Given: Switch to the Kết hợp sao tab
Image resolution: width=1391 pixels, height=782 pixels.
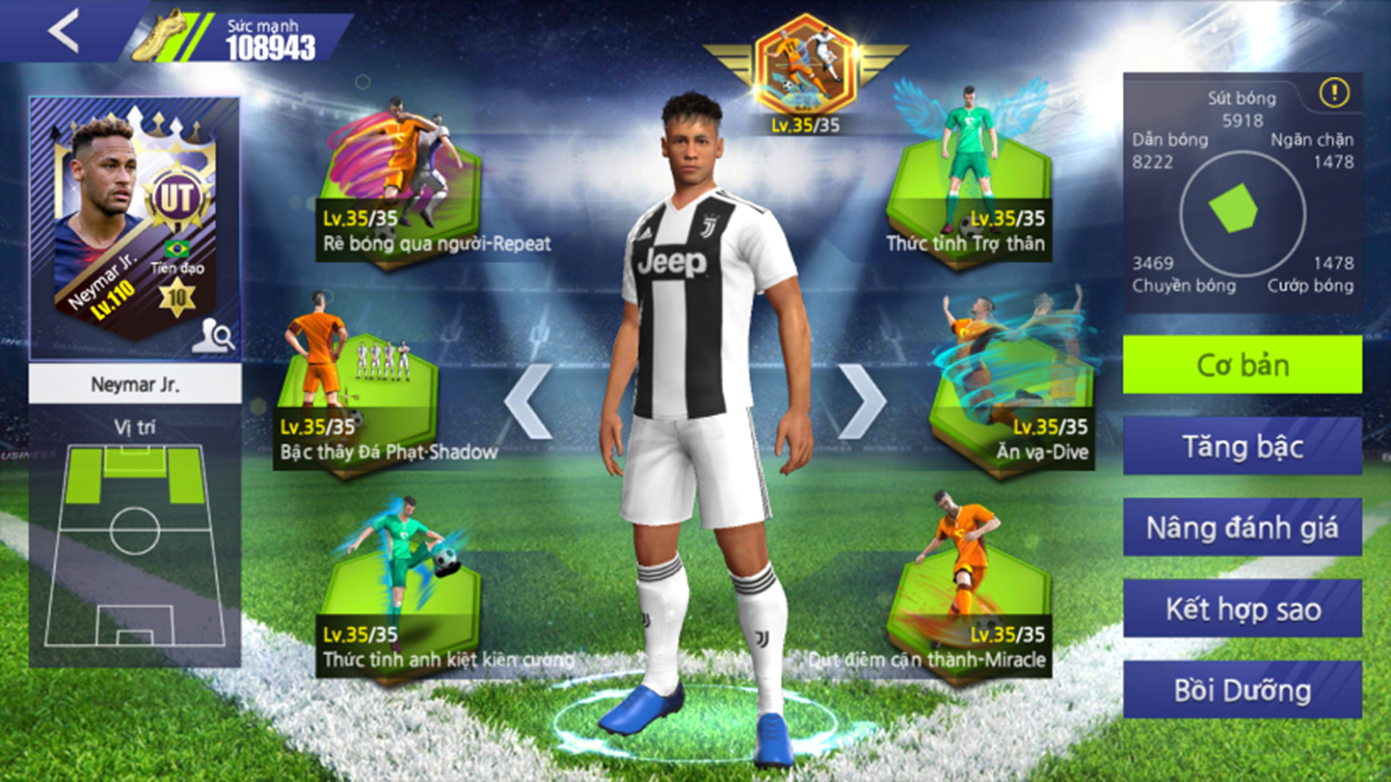Looking at the screenshot, I should click(x=1242, y=608).
